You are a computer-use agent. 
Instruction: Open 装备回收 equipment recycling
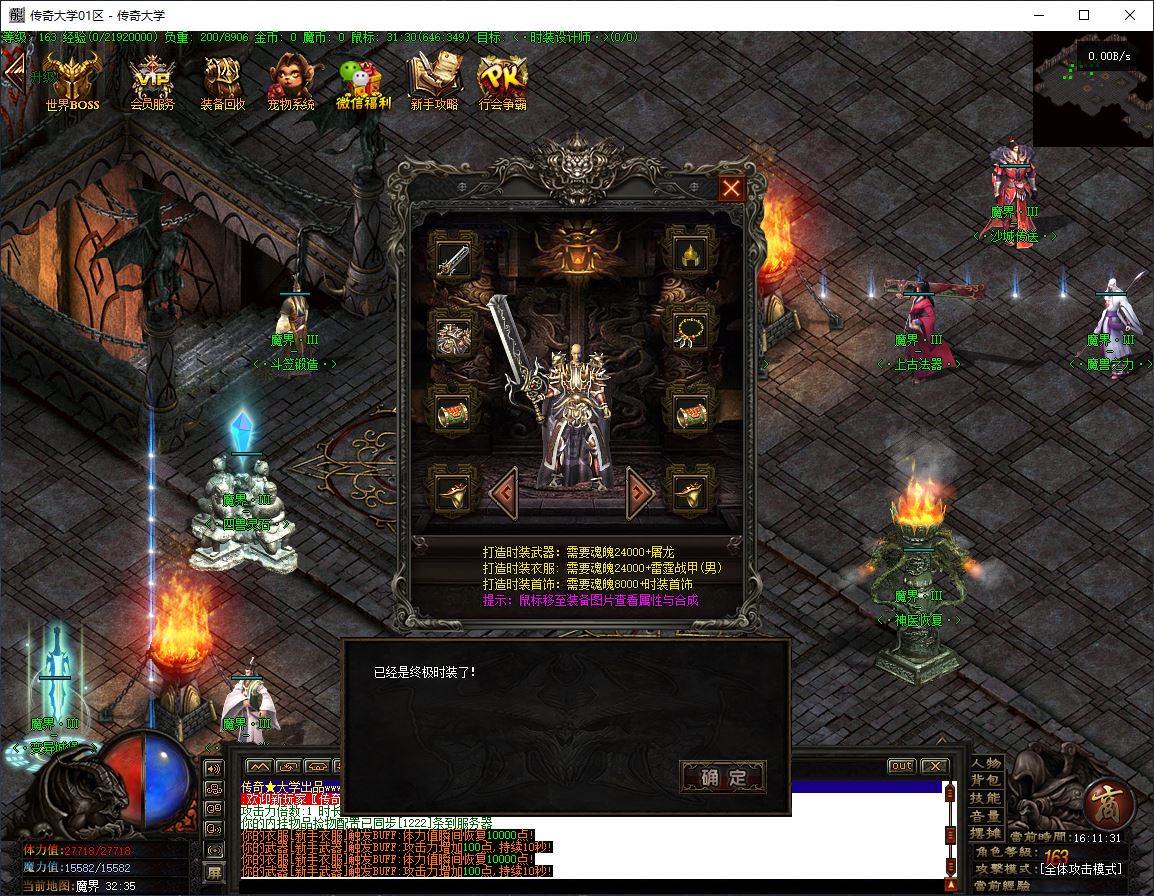[x=222, y=82]
